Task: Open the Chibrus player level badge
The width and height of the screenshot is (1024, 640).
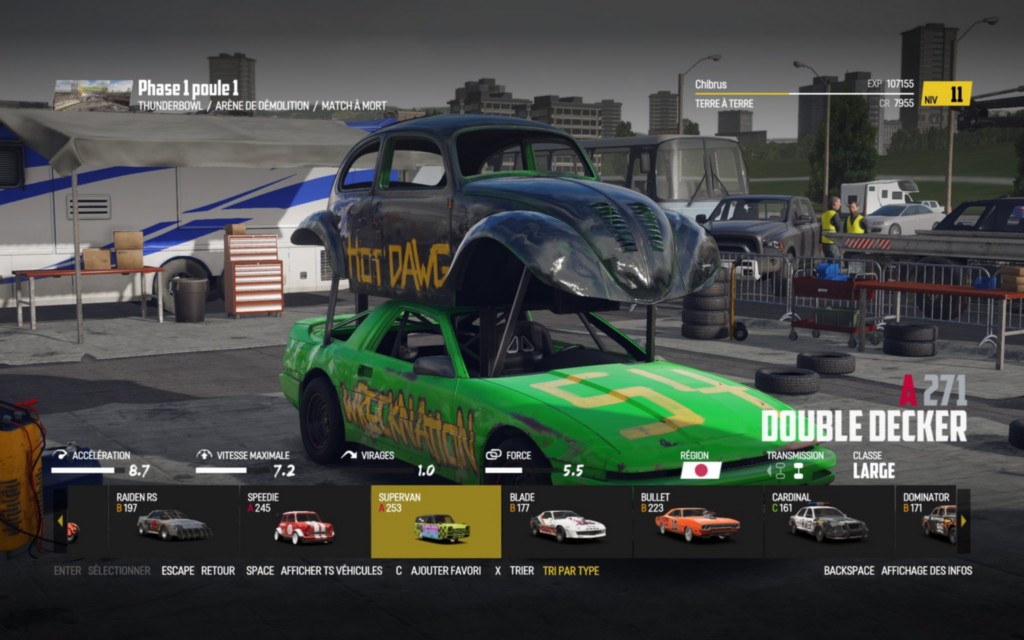Action: 946,94
